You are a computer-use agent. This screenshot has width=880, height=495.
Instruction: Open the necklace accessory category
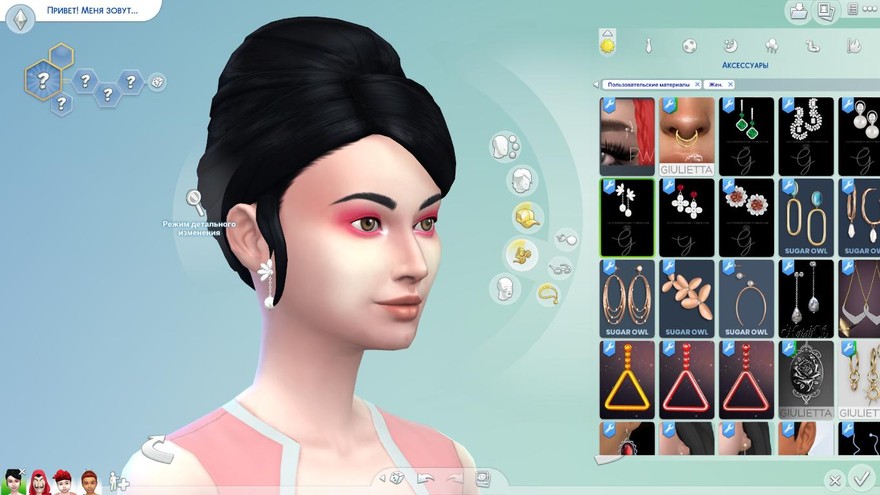click(548, 294)
